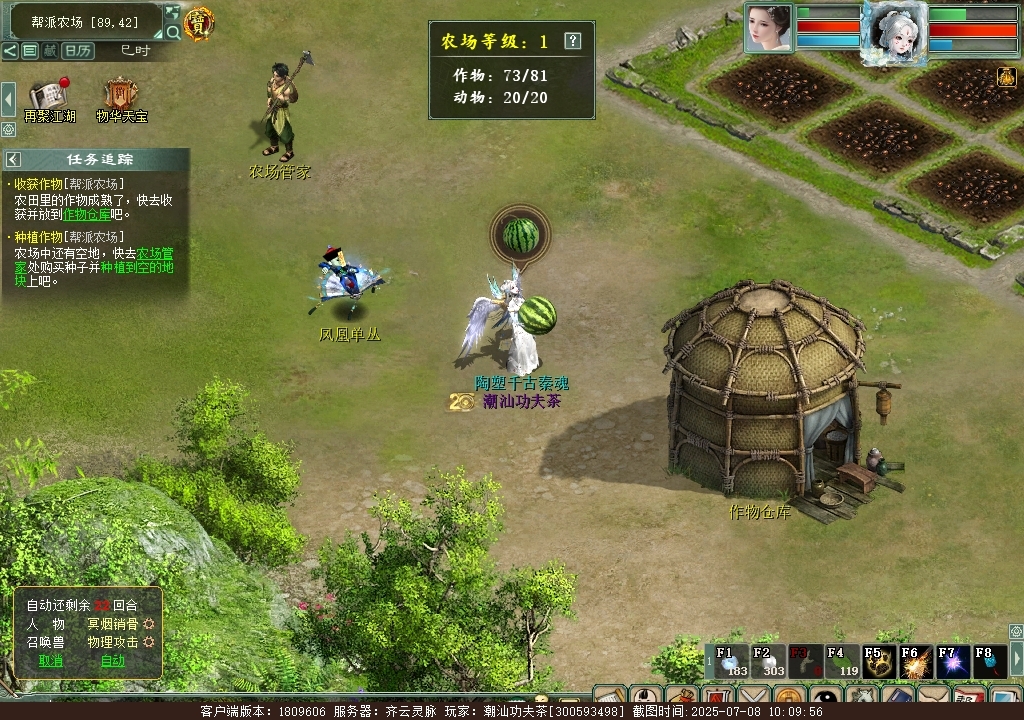The image size is (1024, 720).
Task: Activate the F7 purple starburst skill
Action: coord(953,662)
